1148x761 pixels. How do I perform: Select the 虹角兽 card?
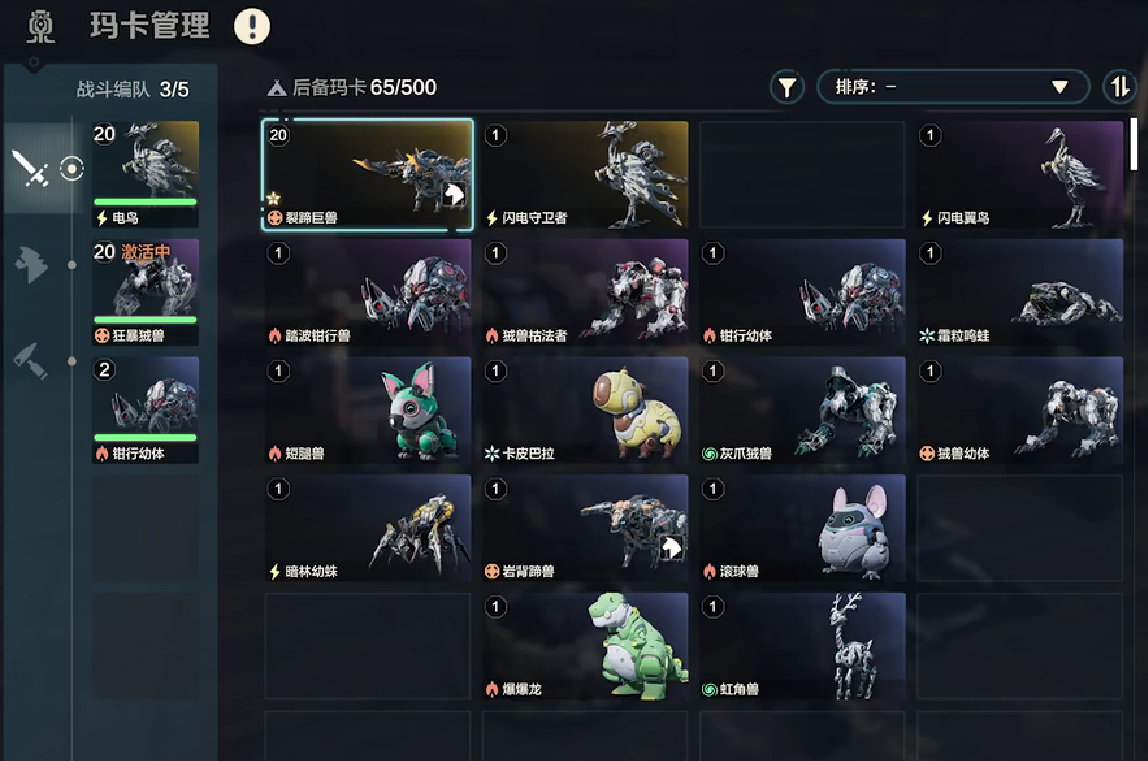pos(802,646)
